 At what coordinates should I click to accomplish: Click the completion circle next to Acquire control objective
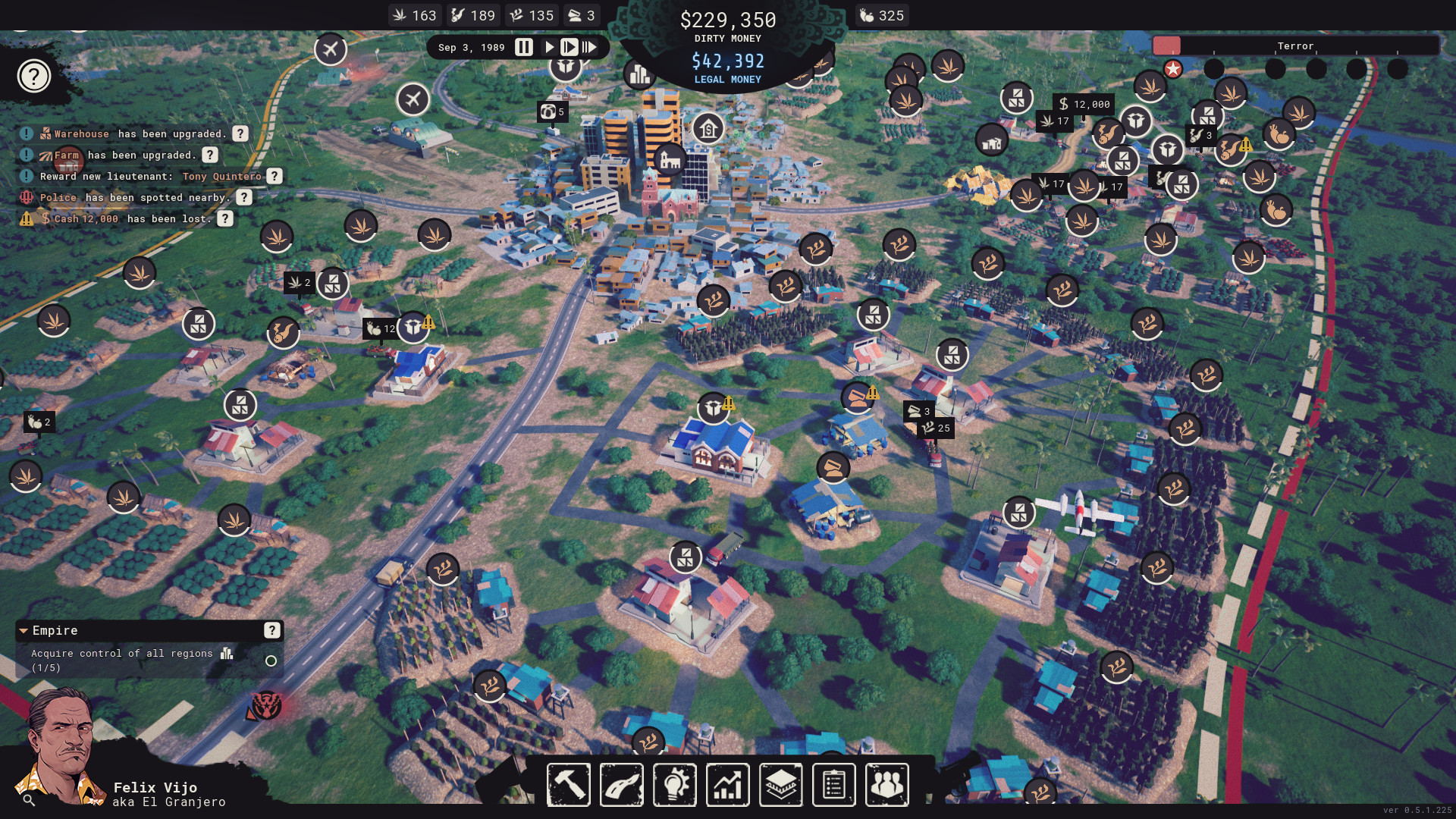tap(271, 661)
